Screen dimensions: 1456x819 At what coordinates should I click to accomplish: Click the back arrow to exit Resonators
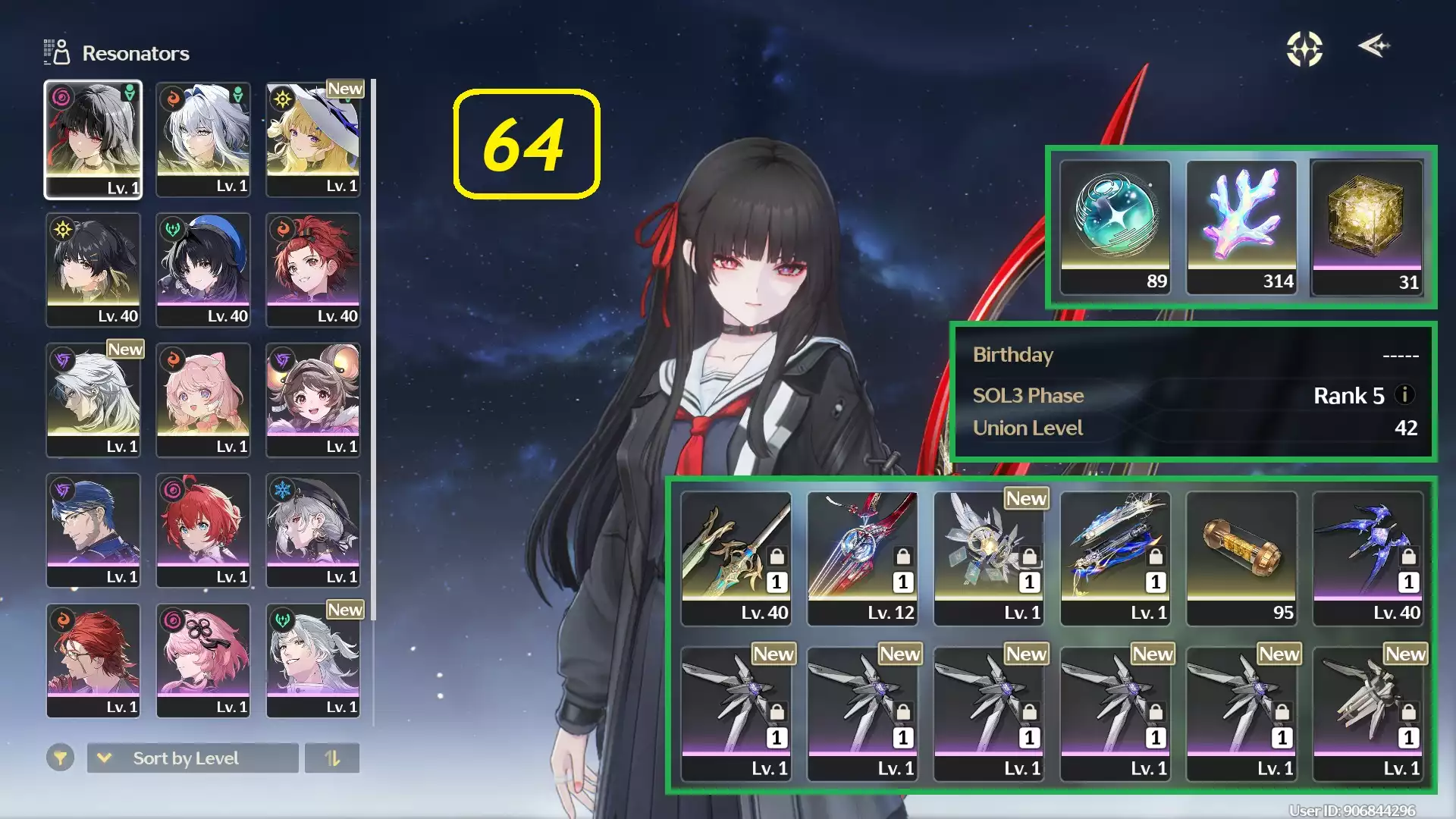coord(1373,47)
